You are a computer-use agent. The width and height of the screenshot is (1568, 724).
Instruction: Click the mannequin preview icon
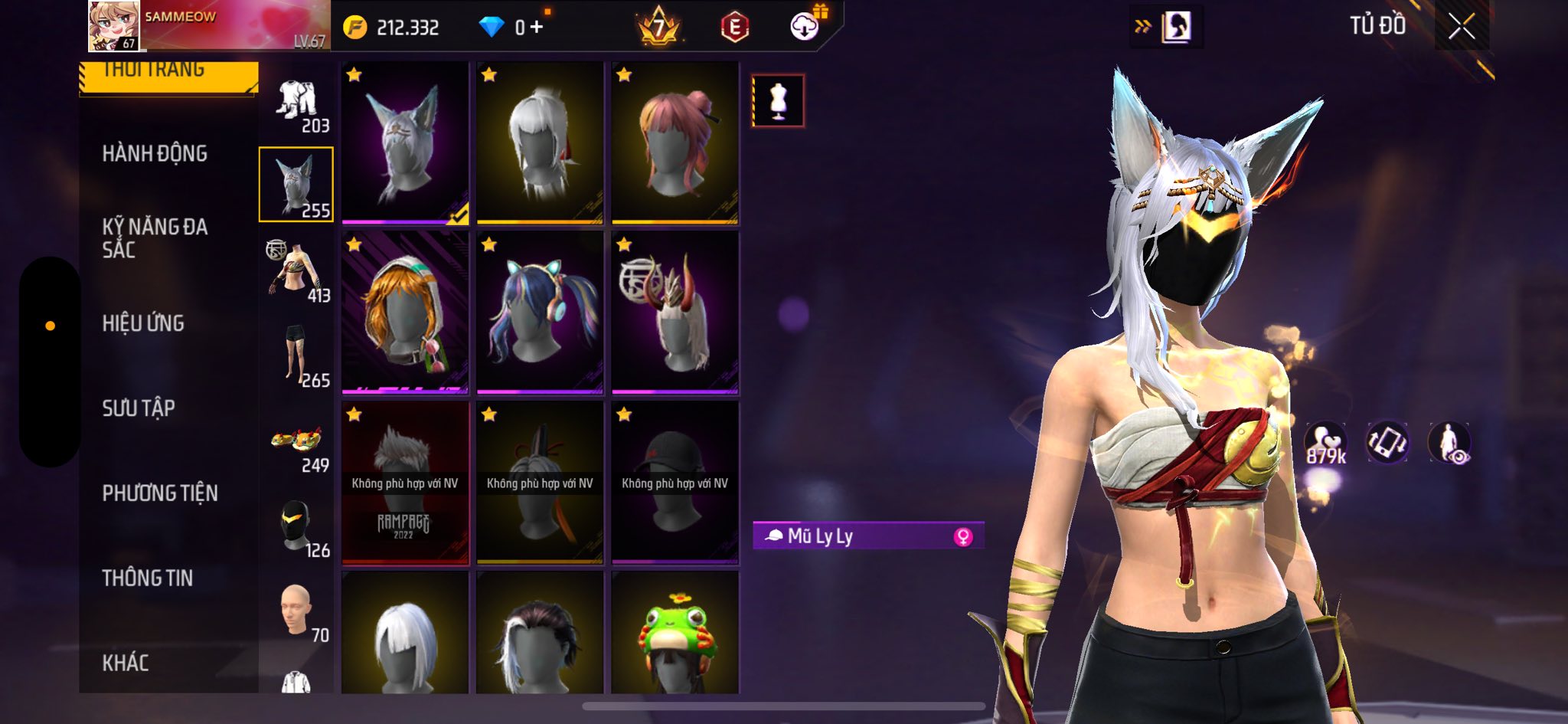[x=778, y=100]
